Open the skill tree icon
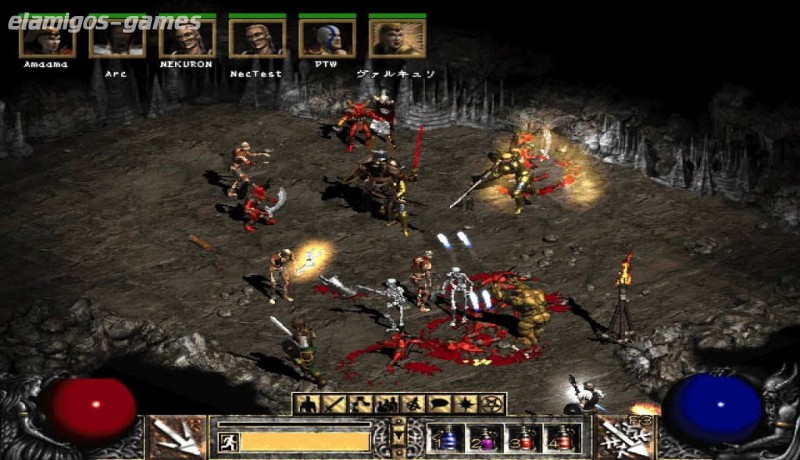This screenshot has height=460, width=800. click(357, 404)
